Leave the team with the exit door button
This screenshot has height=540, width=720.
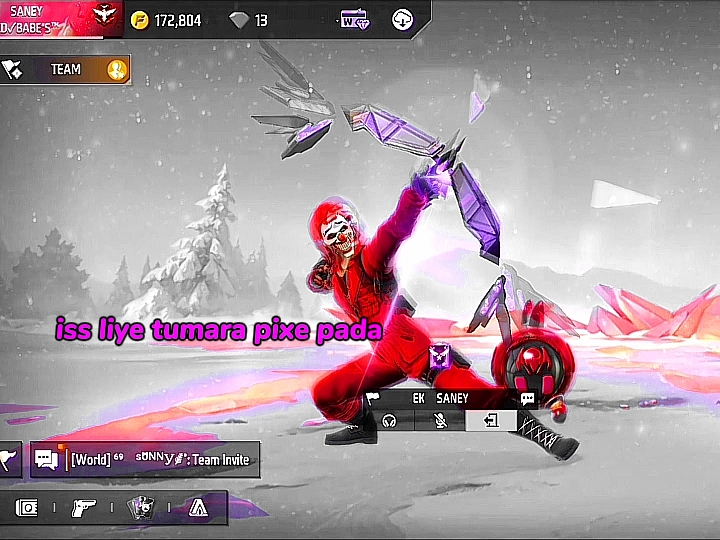coord(491,421)
